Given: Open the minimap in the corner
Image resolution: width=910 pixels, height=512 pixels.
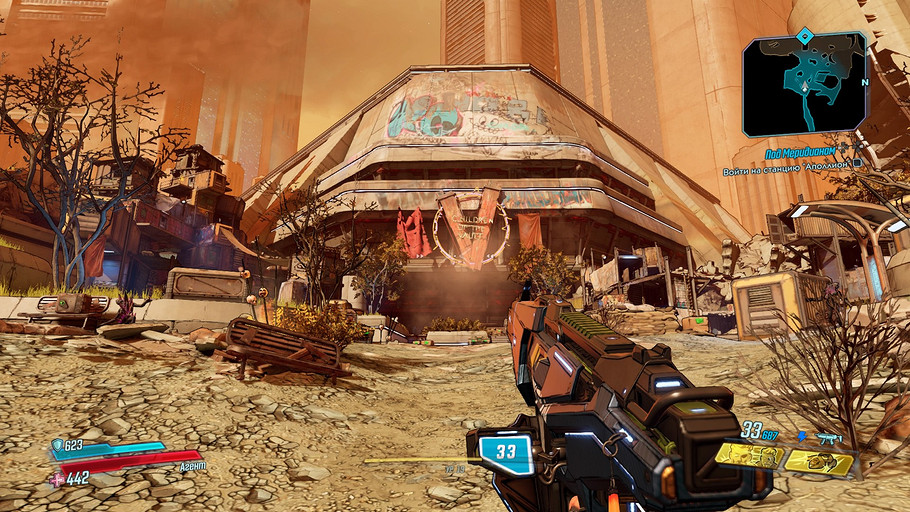Looking at the screenshot, I should click(x=806, y=87).
